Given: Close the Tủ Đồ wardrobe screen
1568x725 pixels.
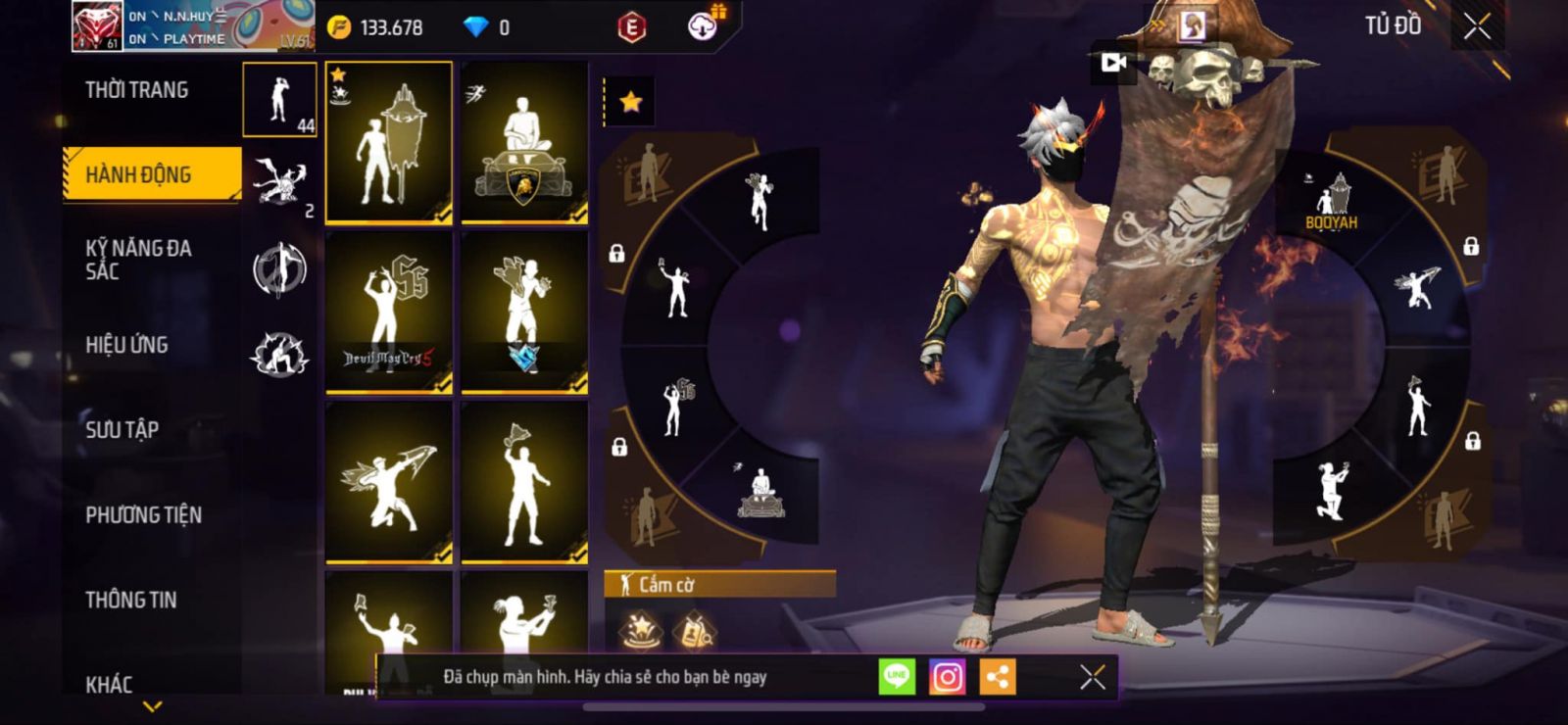Looking at the screenshot, I should tap(1477, 26).
